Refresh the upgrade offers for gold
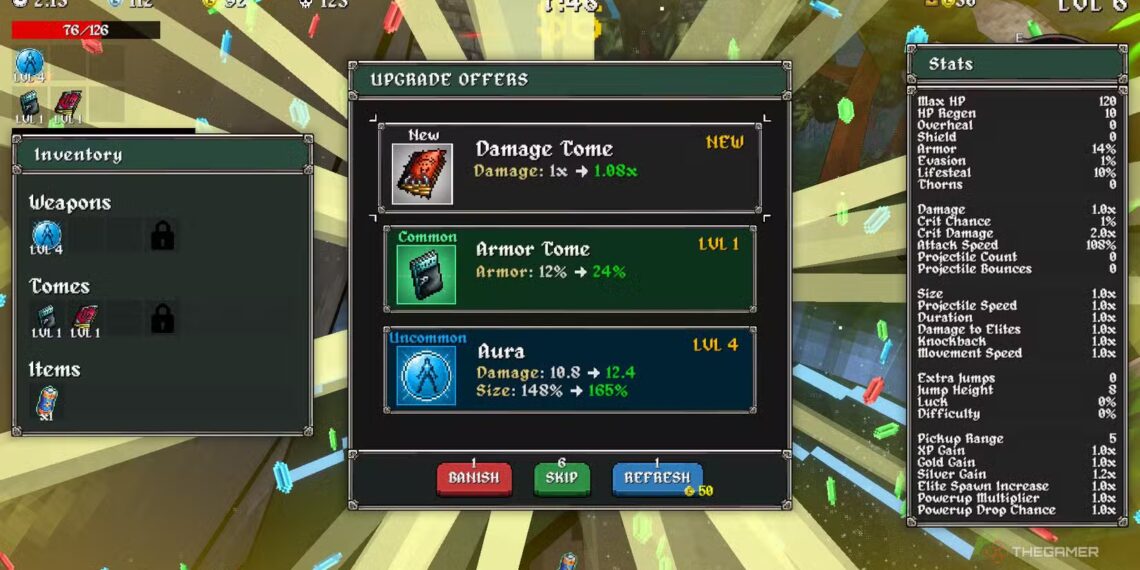The height and width of the screenshot is (570, 1140). (x=657, y=479)
